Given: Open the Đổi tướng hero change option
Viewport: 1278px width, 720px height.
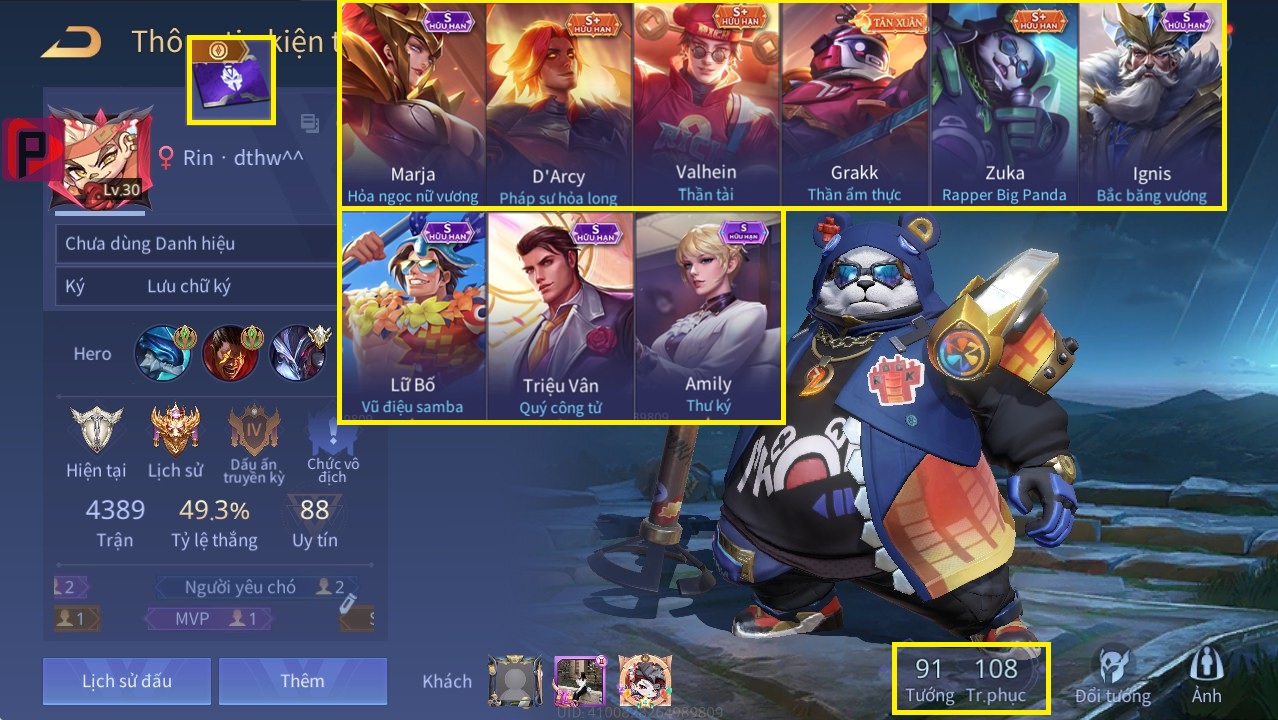Looking at the screenshot, I should [x=1112, y=676].
